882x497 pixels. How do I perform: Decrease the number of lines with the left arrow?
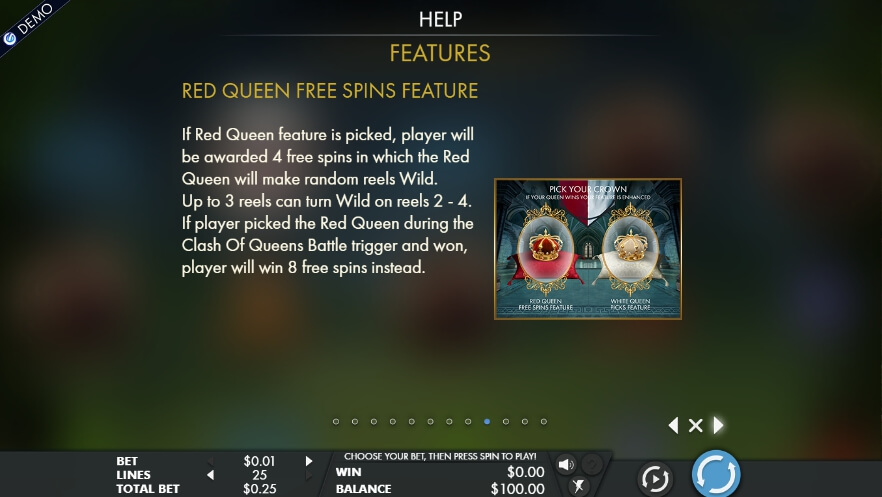point(210,475)
